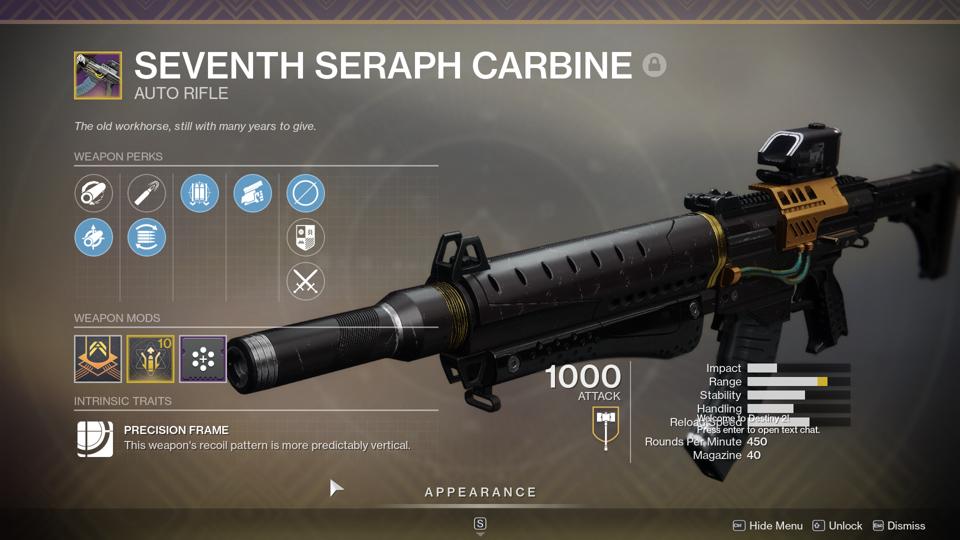Inspect the hand-gripping-gun trait perk
This screenshot has width=960, height=540.
tap(252, 193)
